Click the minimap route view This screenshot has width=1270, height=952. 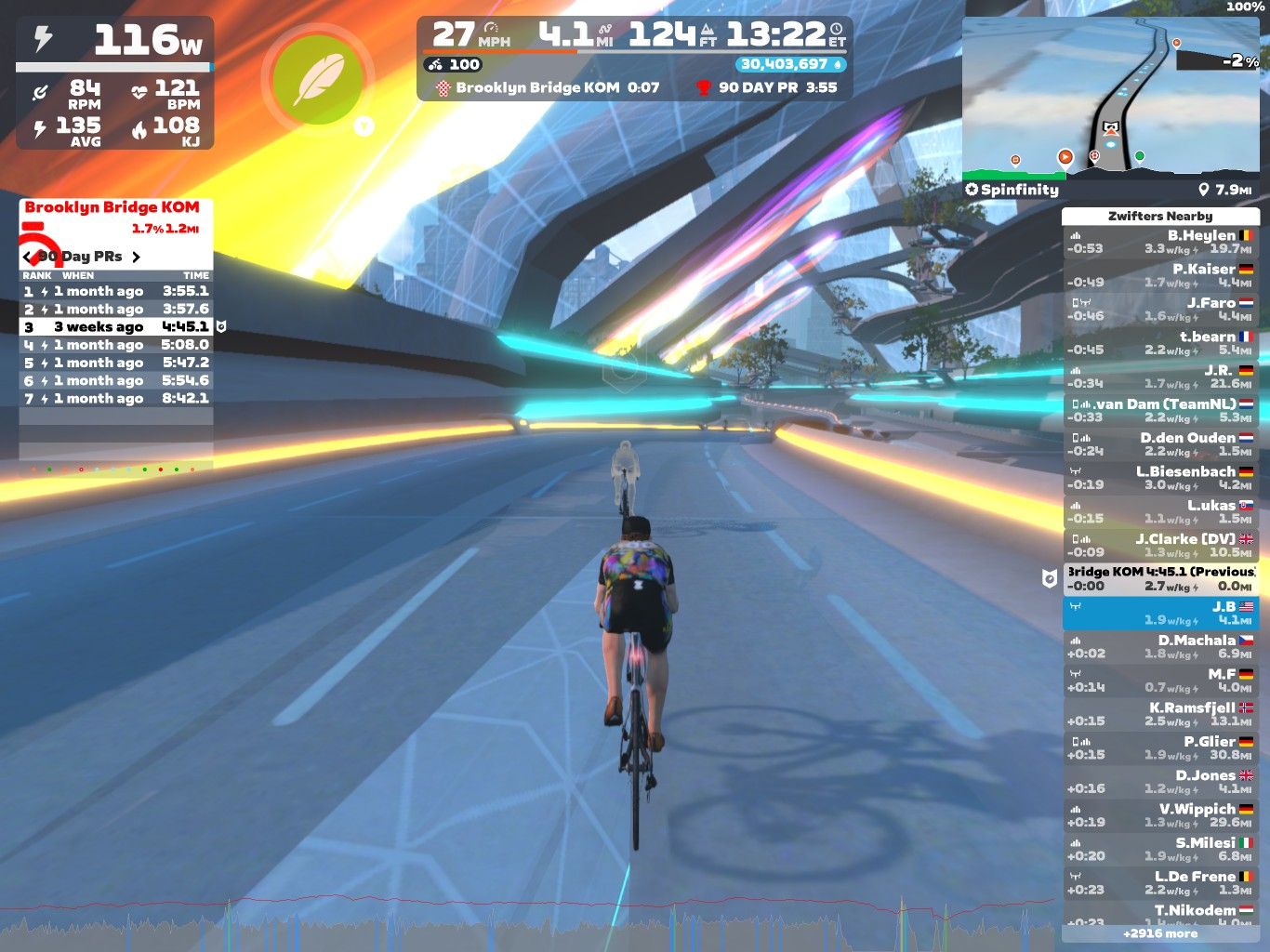click(1111, 98)
